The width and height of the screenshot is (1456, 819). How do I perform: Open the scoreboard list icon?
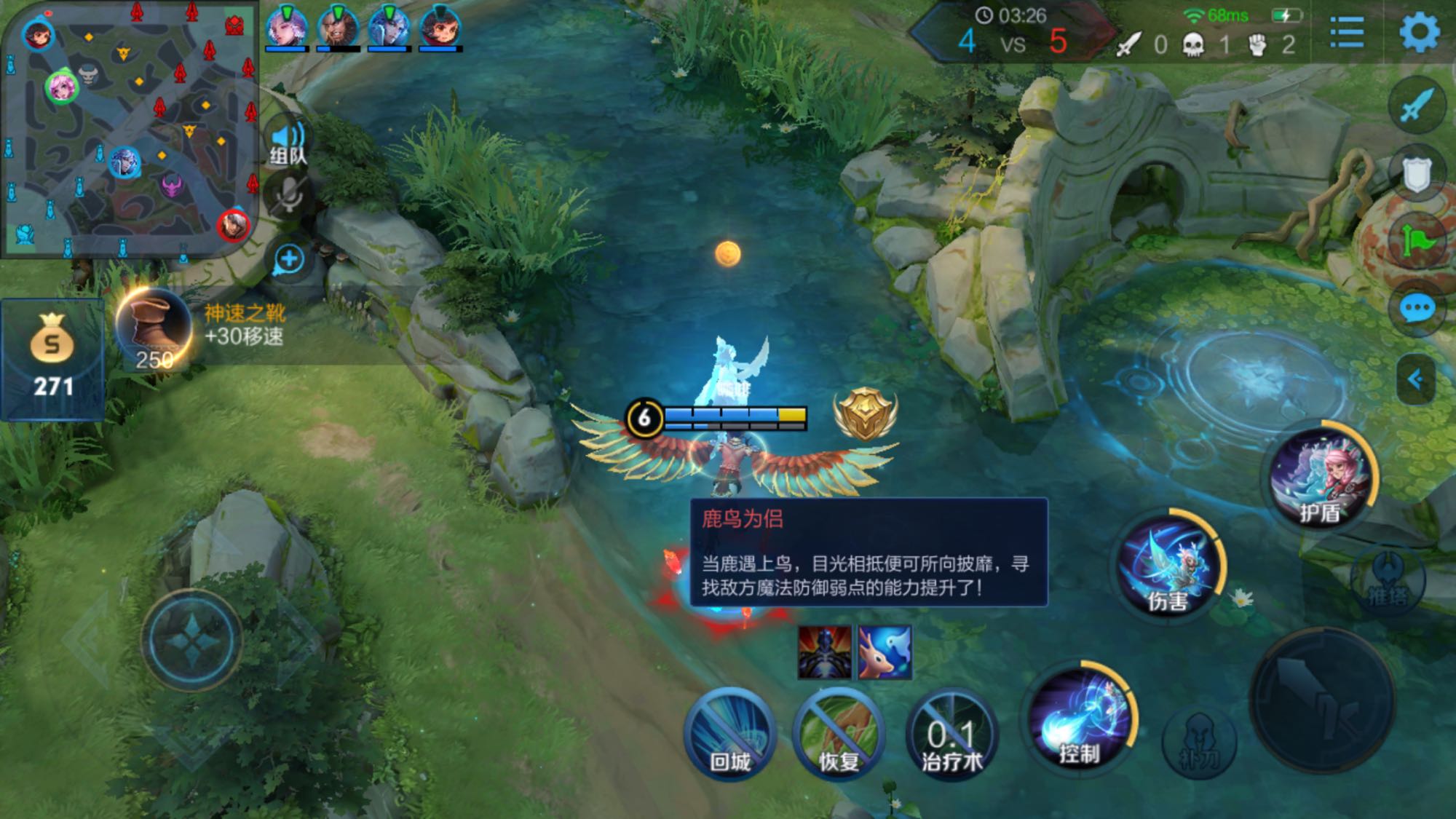pos(1347,33)
